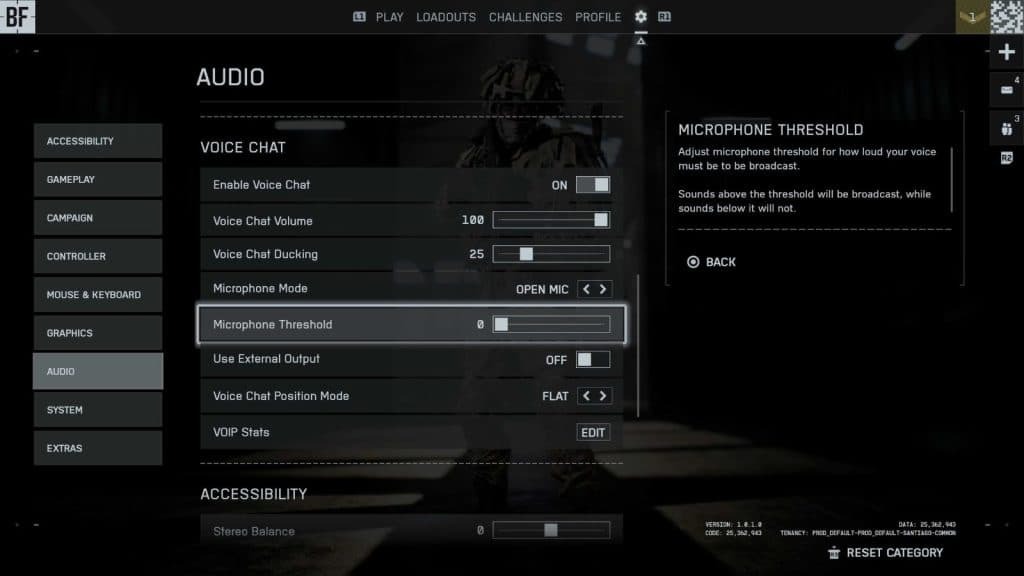Toggle the Enable Voice Chat switch
Image resolution: width=1024 pixels, height=576 pixels.
[x=592, y=185]
